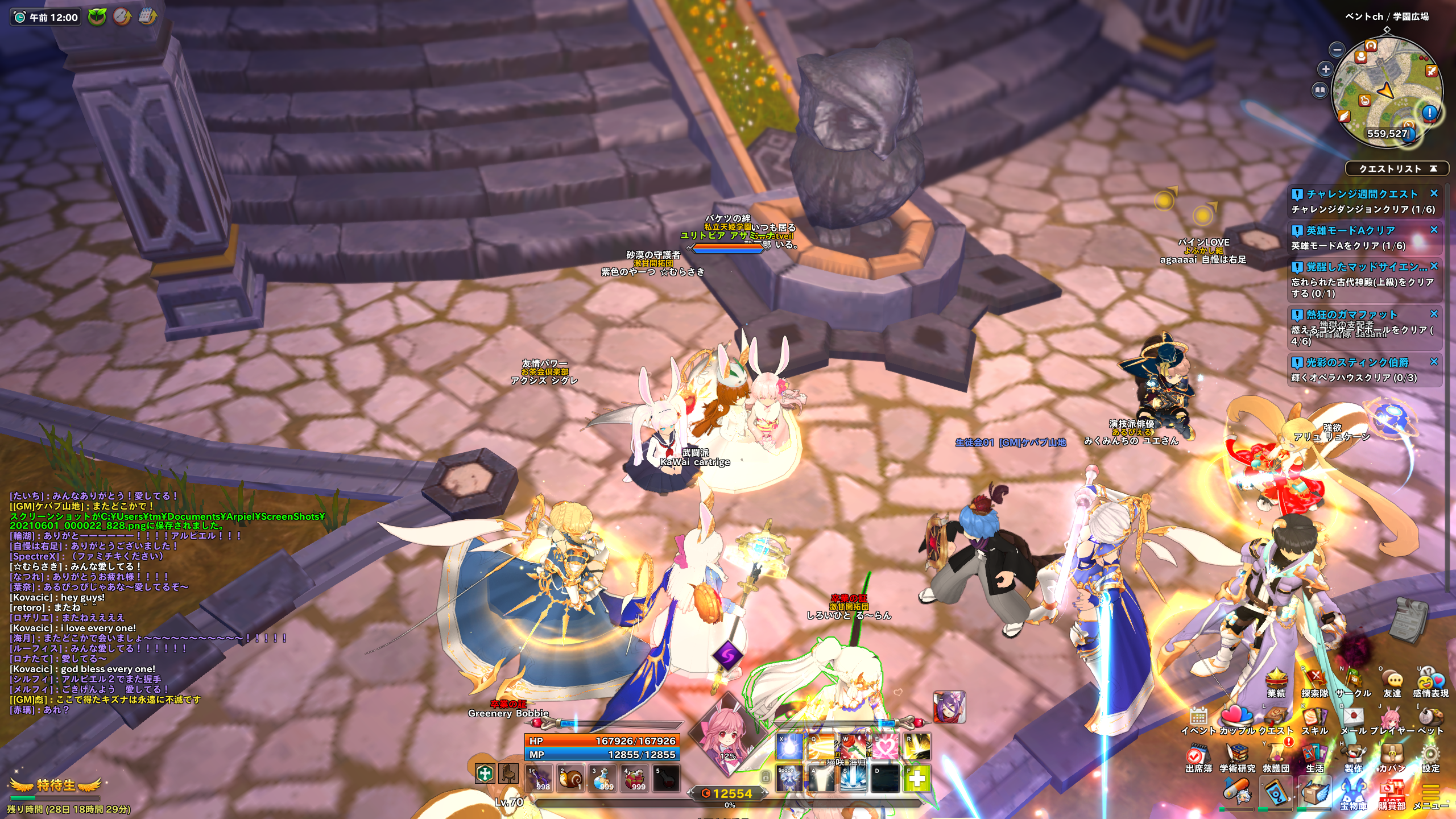Activate the rose skill icon
This screenshot has height=819, width=1456.
click(853, 746)
